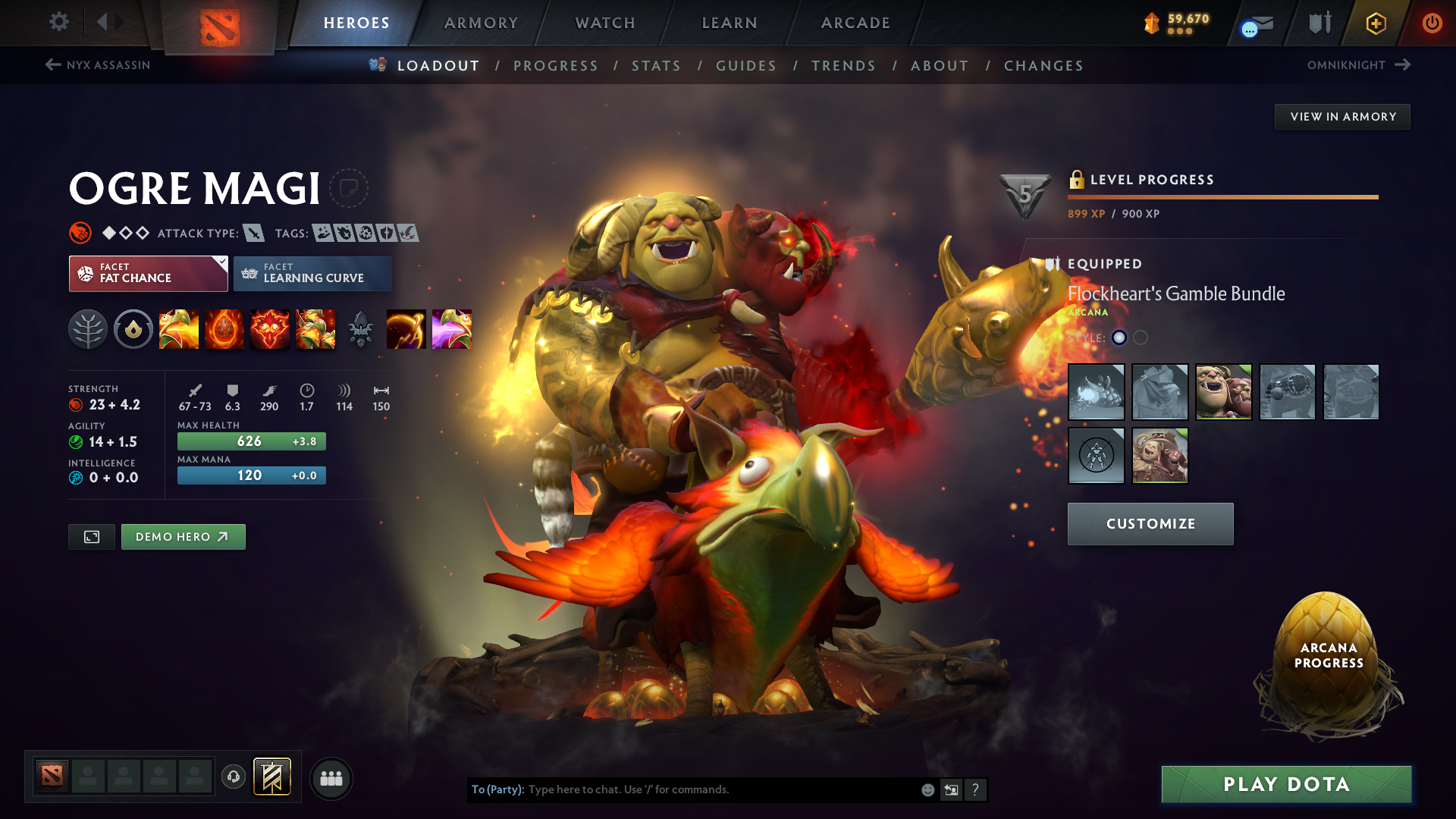The image size is (1456, 819).
Task: Expand the Fat Chance facet dropdown arrow
Action: click(x=221, y=261)
